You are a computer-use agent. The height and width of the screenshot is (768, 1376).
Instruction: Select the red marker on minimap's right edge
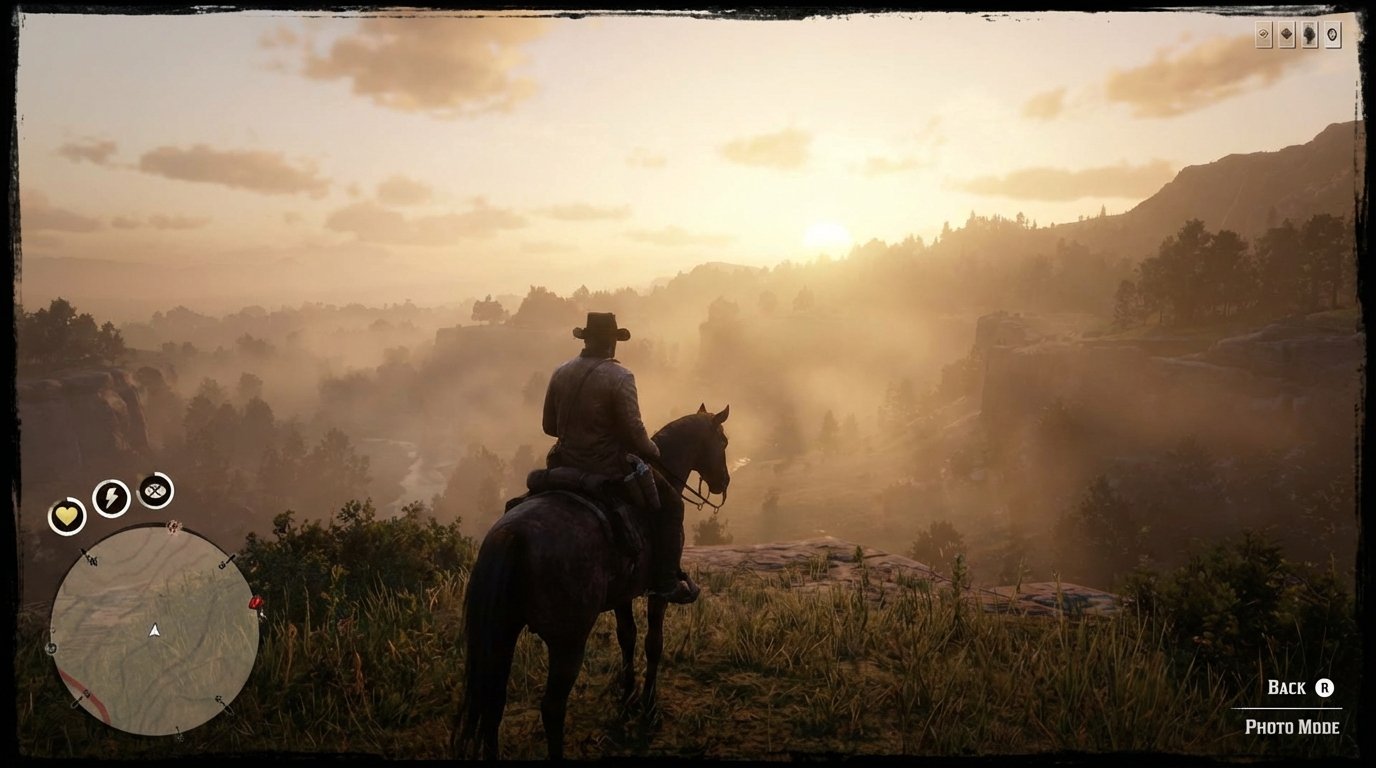point(254,604)
